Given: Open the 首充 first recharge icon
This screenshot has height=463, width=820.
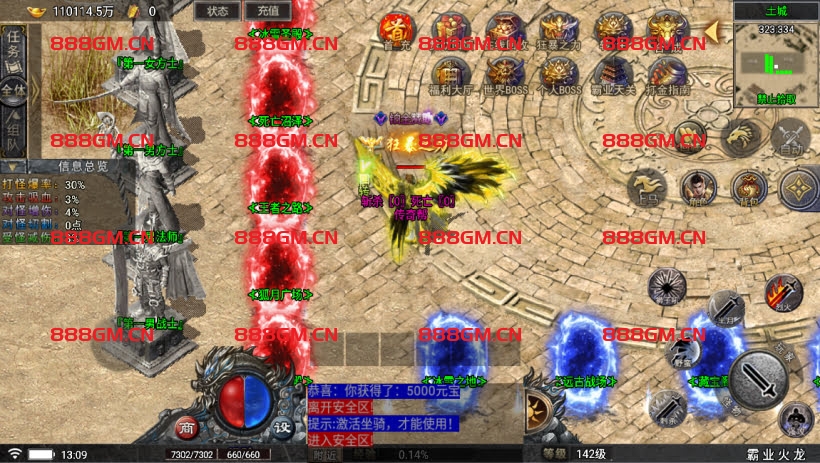Looking at the screenshot, I should pos(396,29).
